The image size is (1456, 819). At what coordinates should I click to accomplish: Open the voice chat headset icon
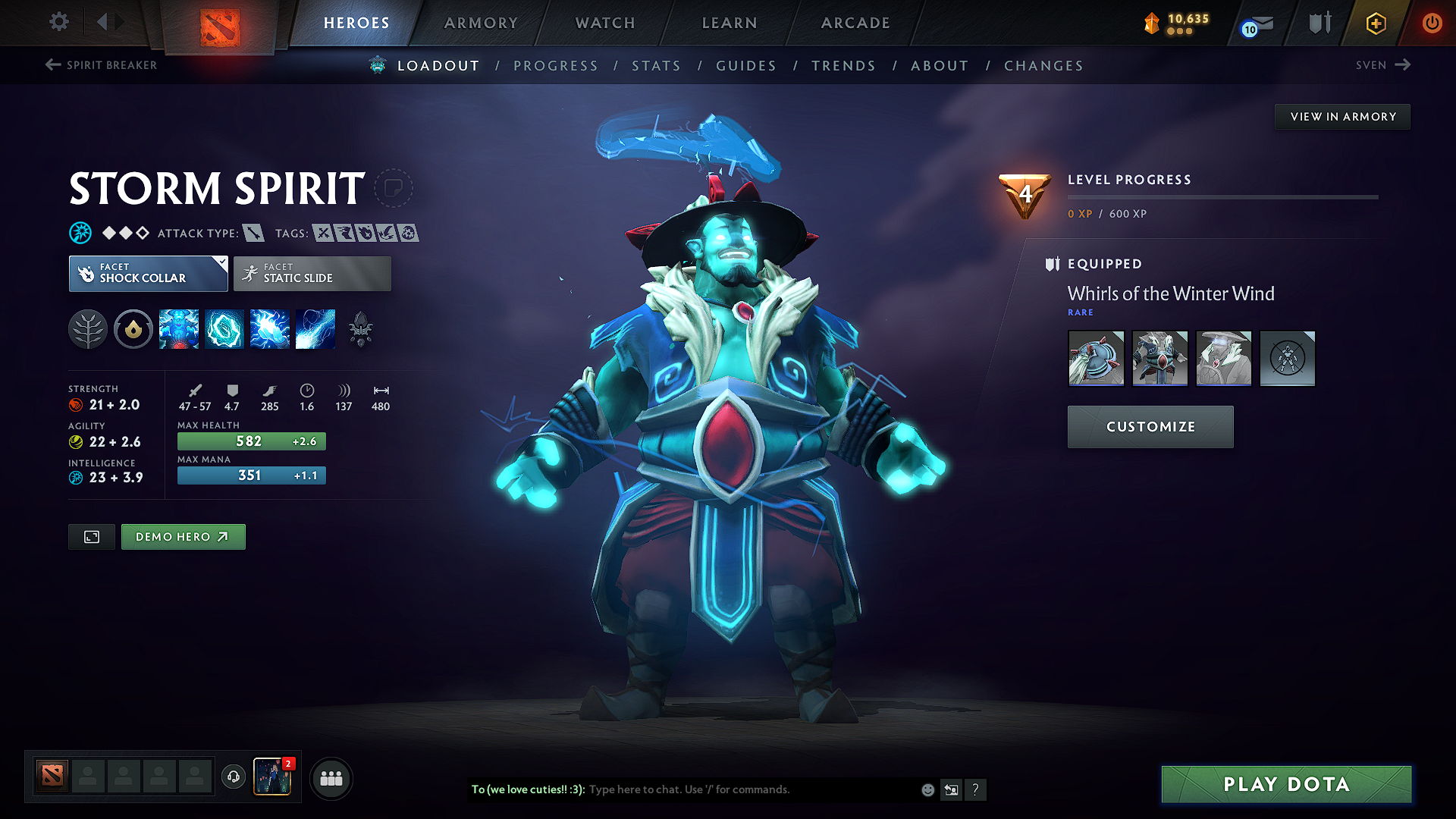pos(233,778)
